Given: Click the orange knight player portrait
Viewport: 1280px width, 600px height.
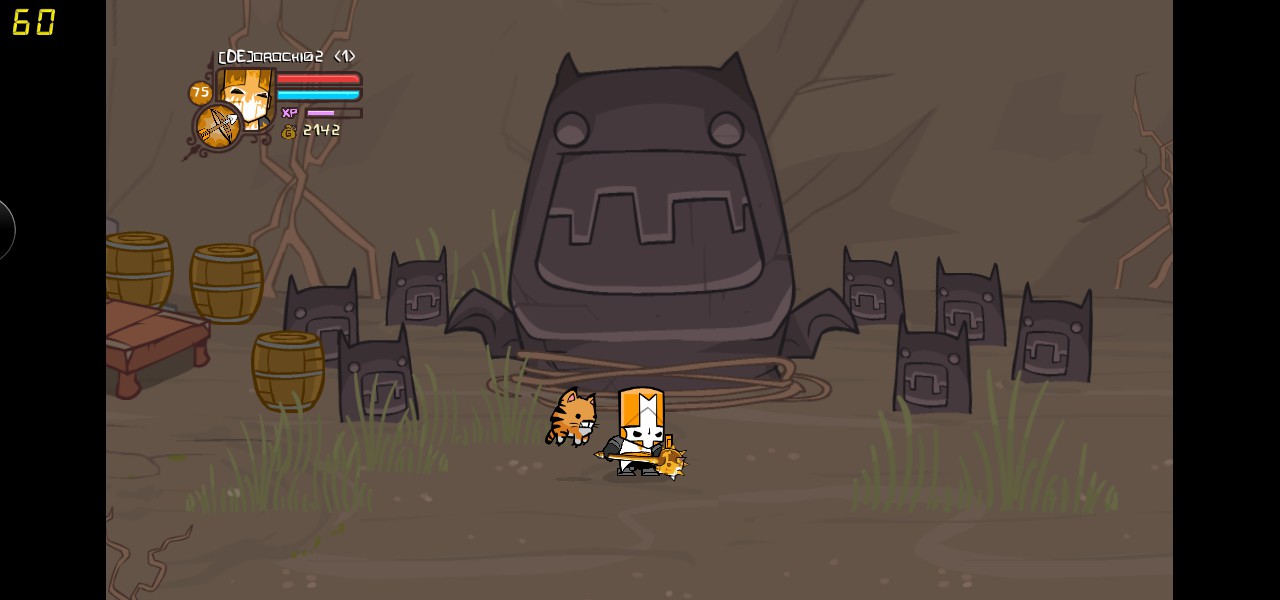Looking at the screenshot, I should (248, 94).
